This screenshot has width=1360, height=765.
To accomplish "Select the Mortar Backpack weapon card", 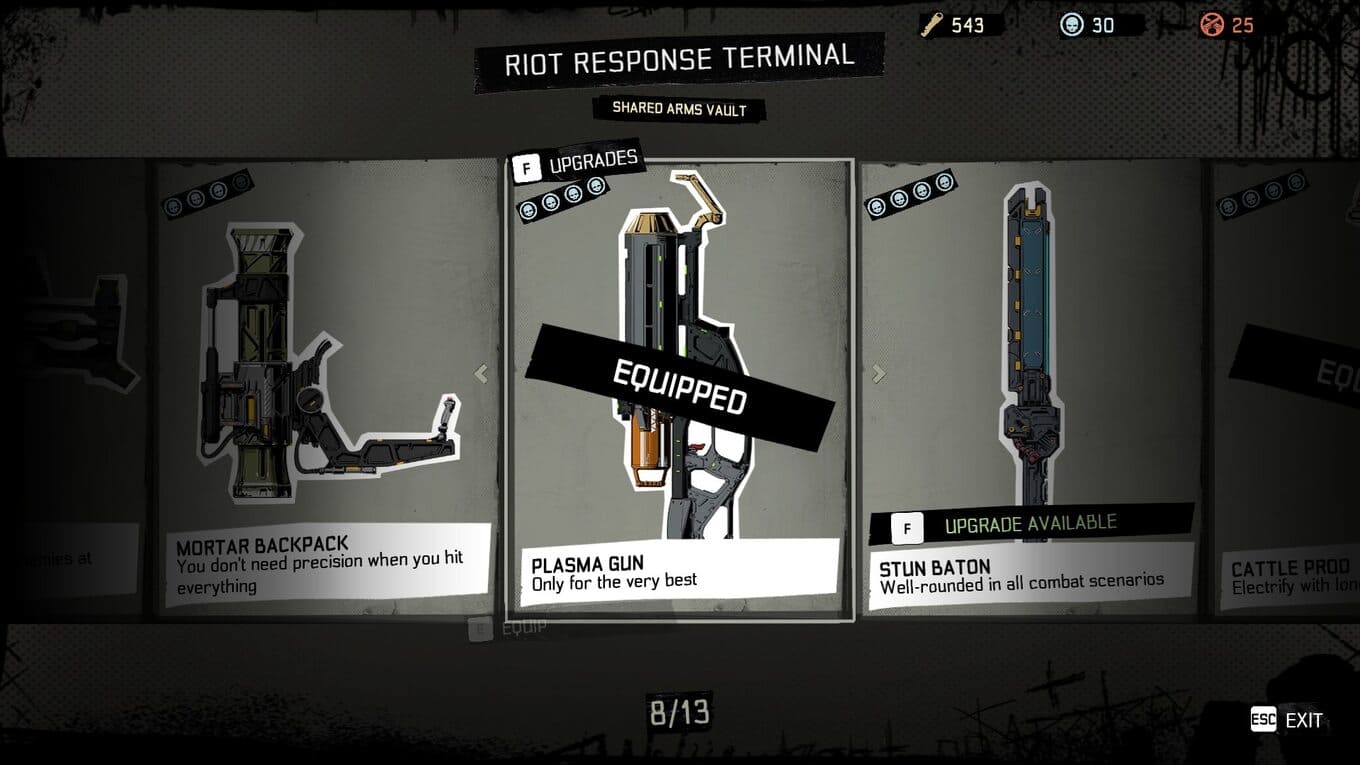I will (x=325, y=390).
